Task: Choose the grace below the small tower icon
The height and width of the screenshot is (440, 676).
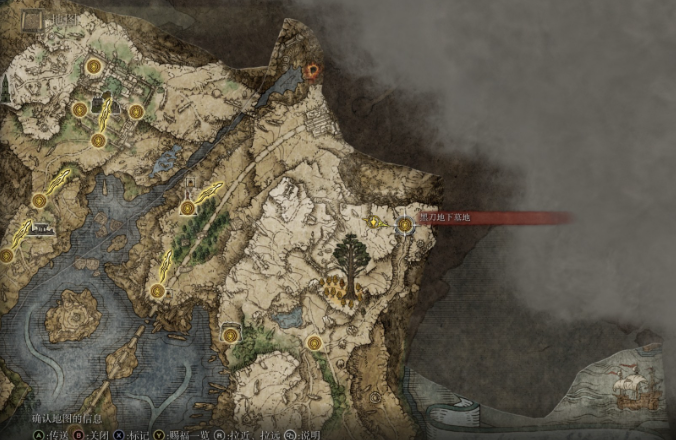Action: point(187,207)
